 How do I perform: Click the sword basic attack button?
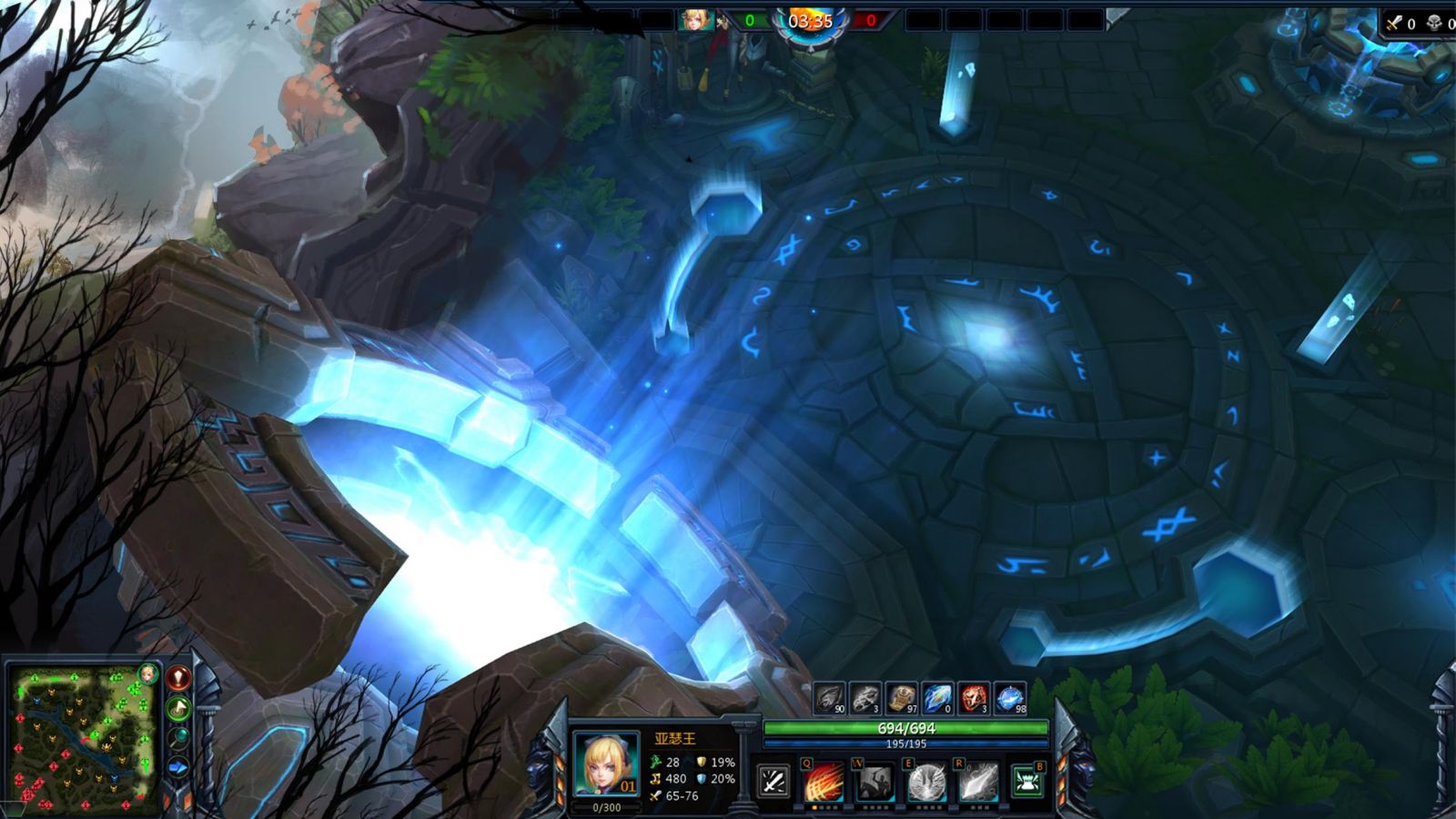[x=773, y=782]
